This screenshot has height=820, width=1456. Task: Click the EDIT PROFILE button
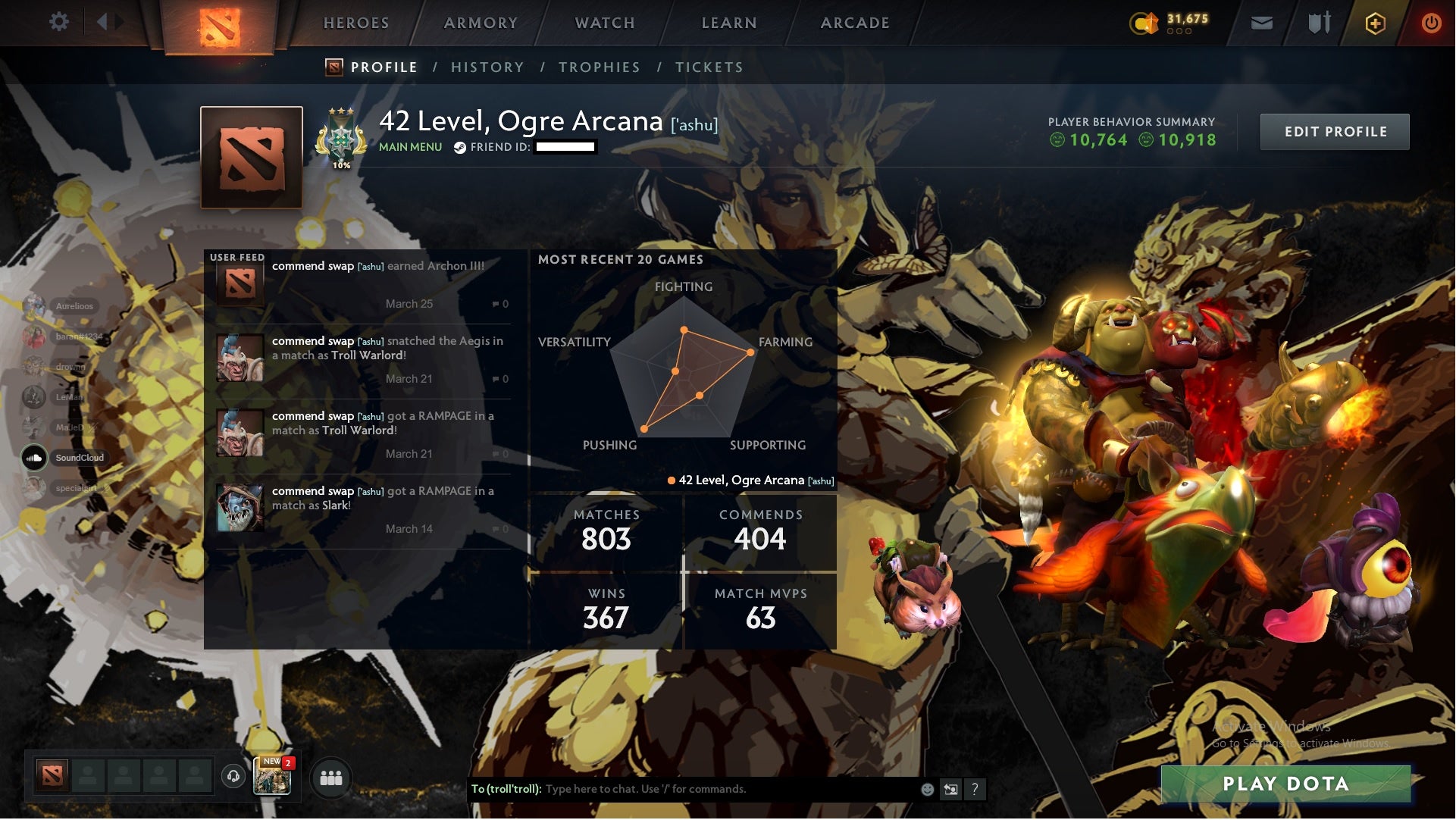pyautogui.click(x=1335, y=131)
